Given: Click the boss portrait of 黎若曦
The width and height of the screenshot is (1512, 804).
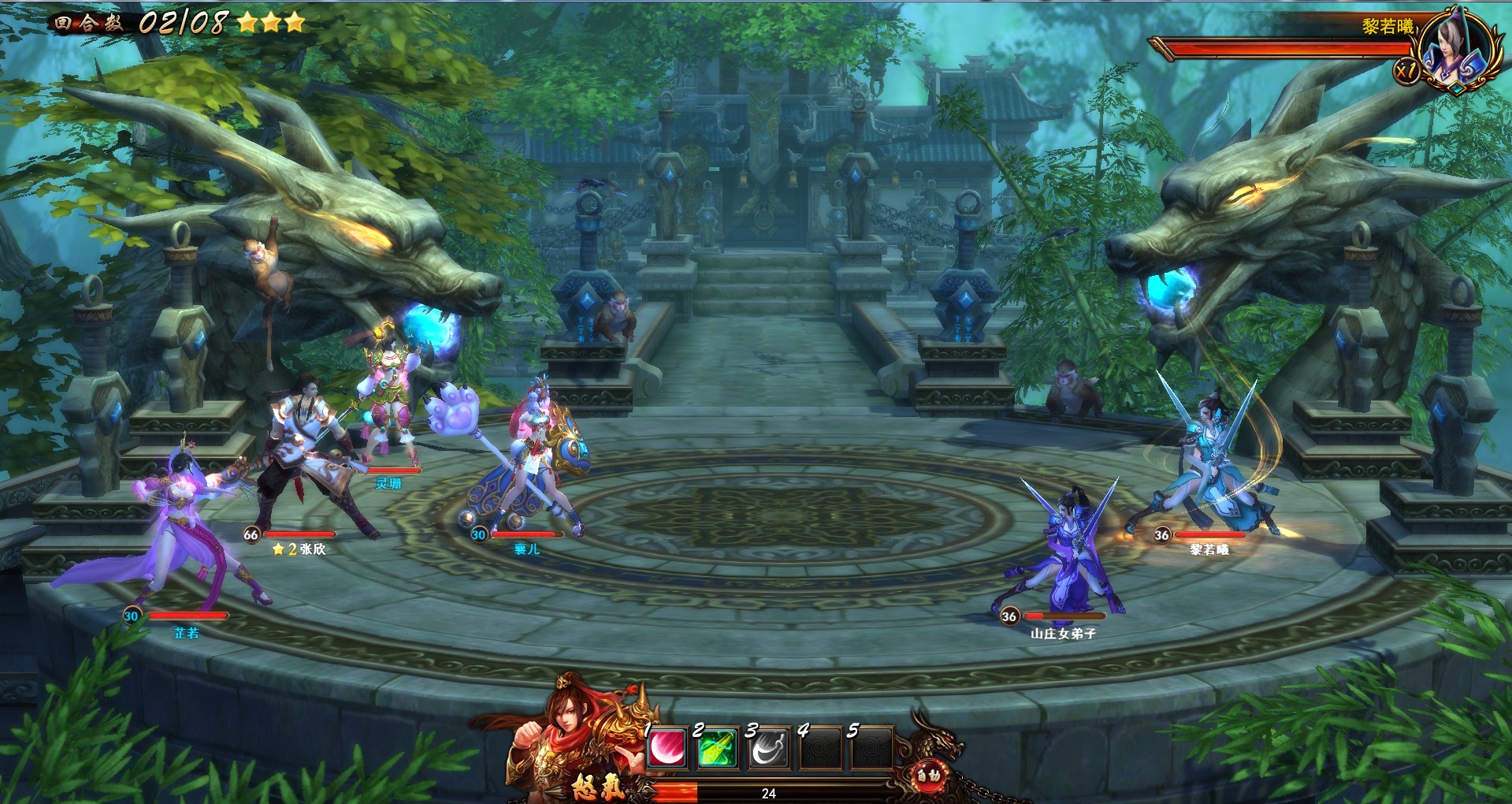Looking at the screenshot, I should tap(1457, 49).
